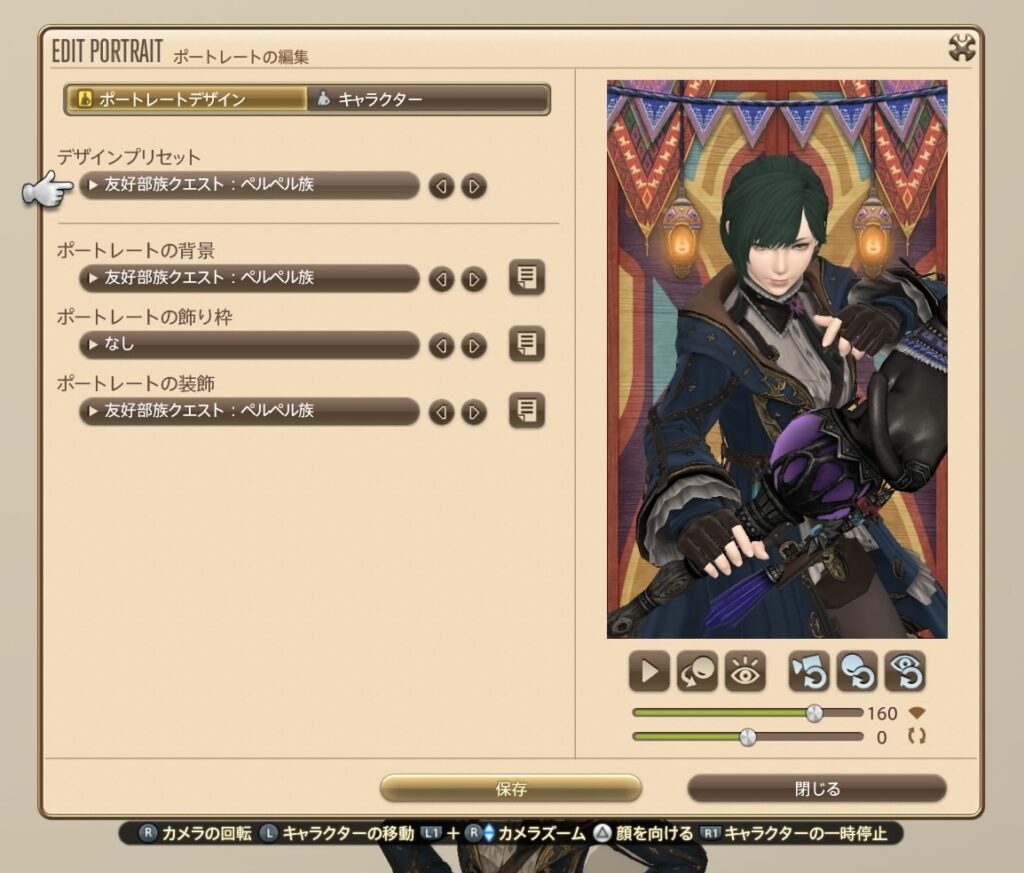Reset the camera position icon
1024x873 pixels.
pos(808,671)
